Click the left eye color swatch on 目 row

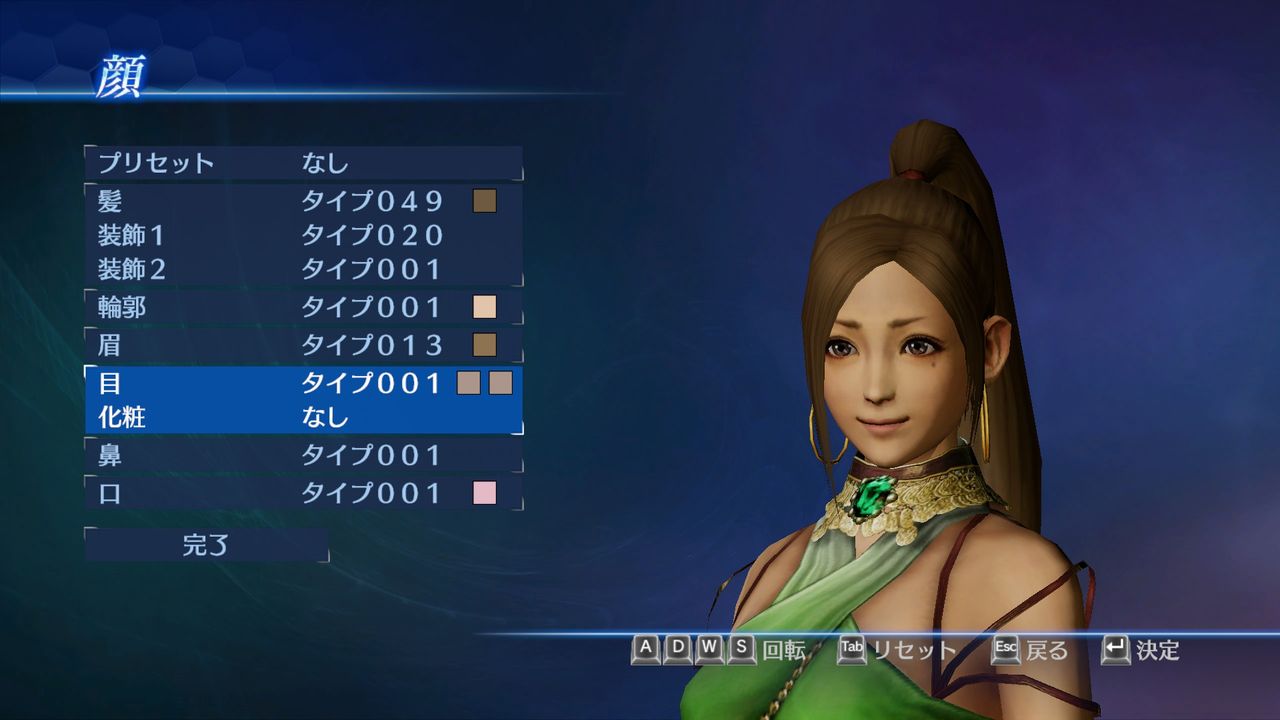(468, 384)
